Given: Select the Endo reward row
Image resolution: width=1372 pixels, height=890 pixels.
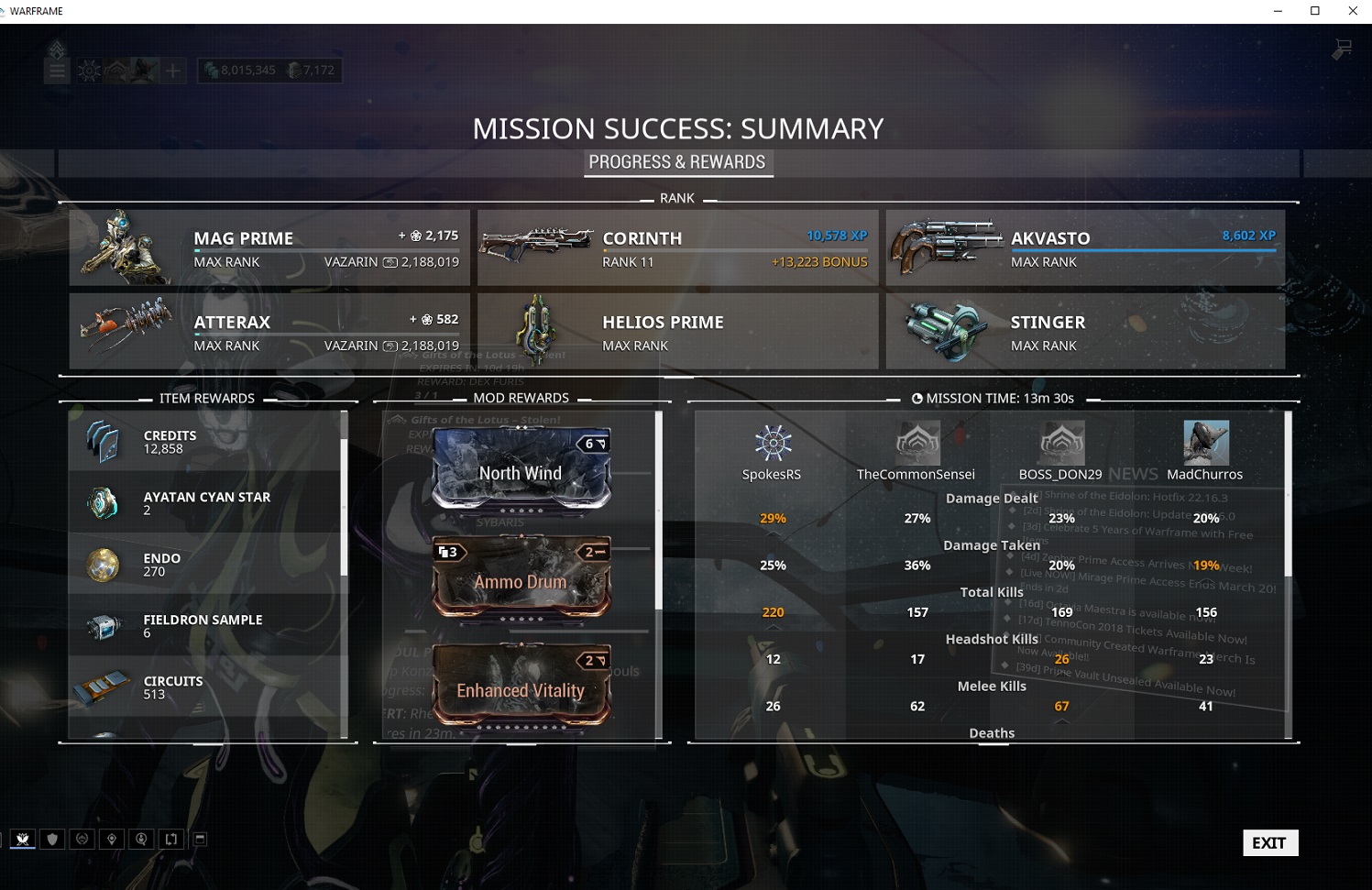Looking at the screenshot, I should pyautogui.click(x=206, y=564).
